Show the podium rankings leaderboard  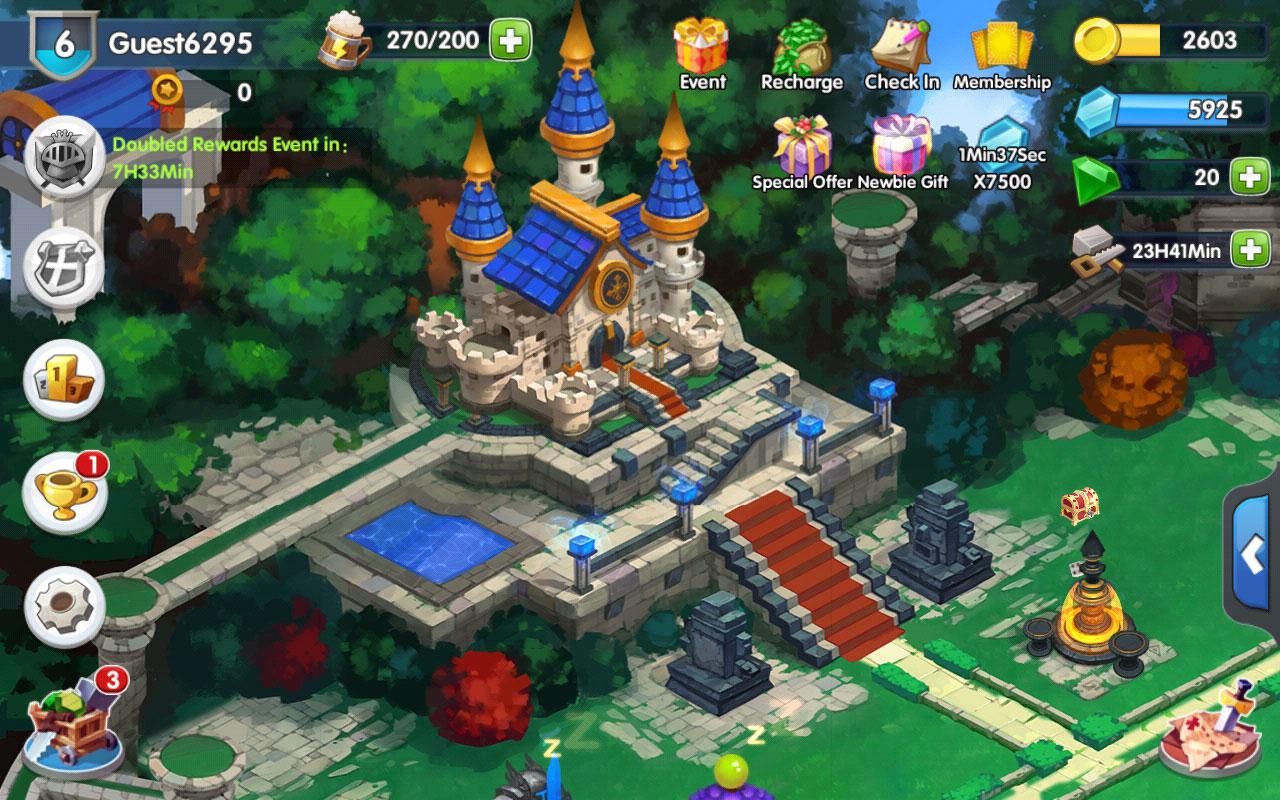click(64, 379)
